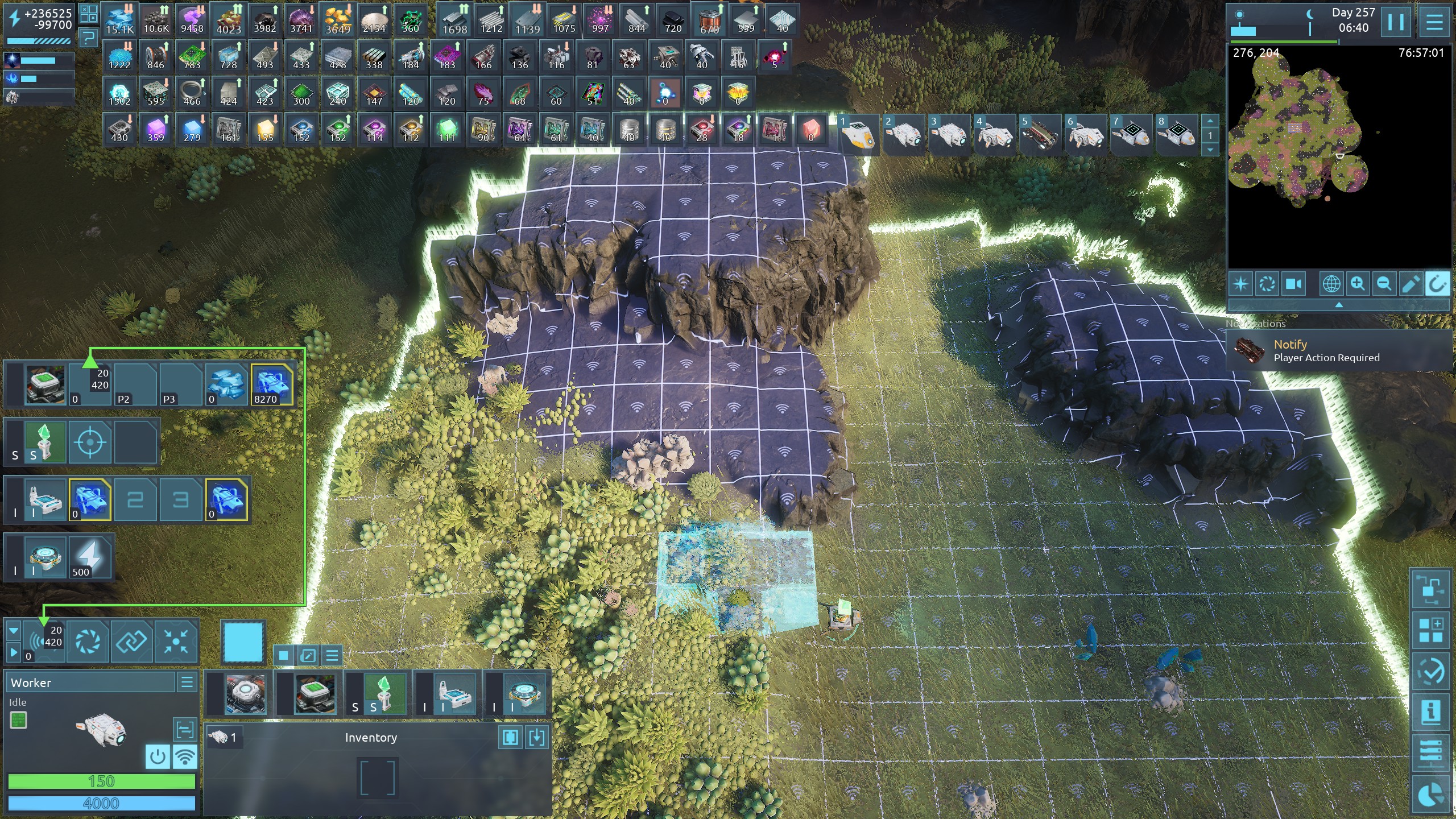
Task: Open the checkmark progress panel
Action: (x=1430, y=672)
